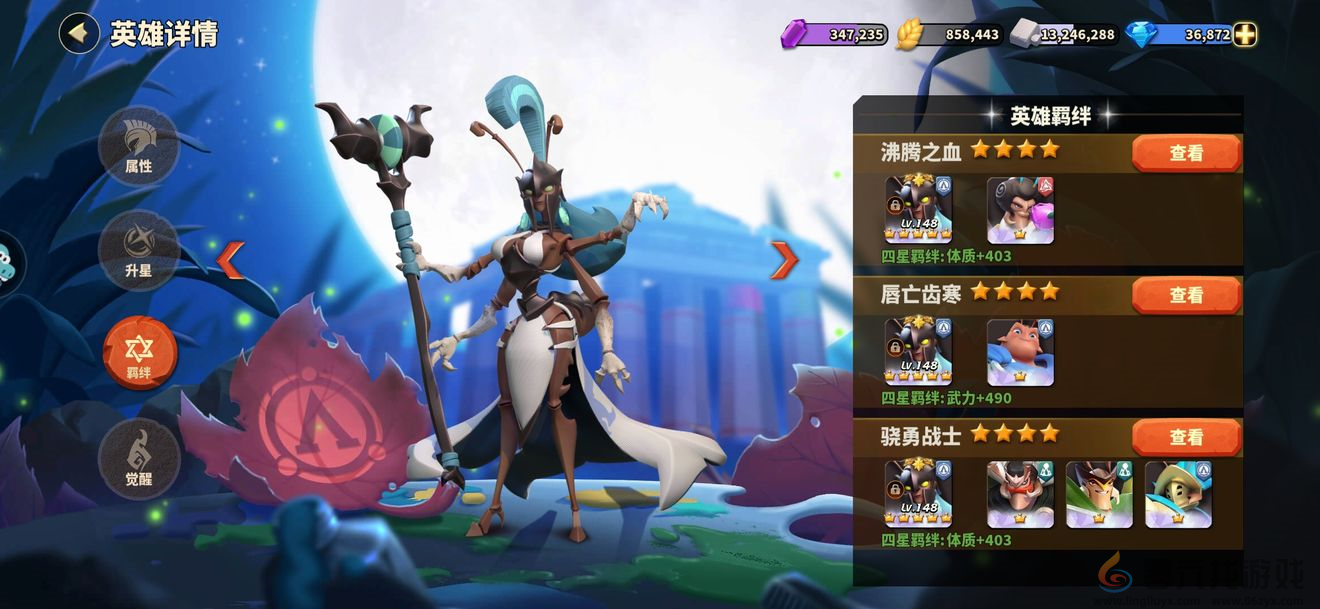Show the previous hero with left arrow
The width and height of the screenshot is (1320, 609).
pyautogui.click(x=230, y=260)
